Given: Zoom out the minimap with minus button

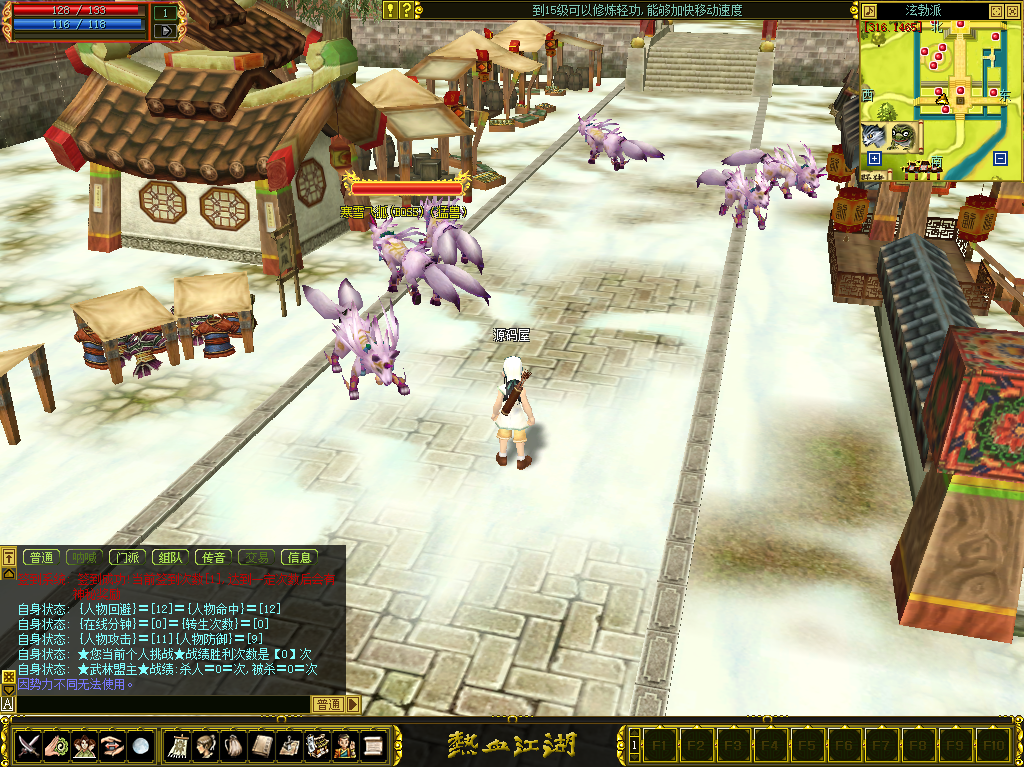Looking at the screenshot, I should click(1000, 159).
